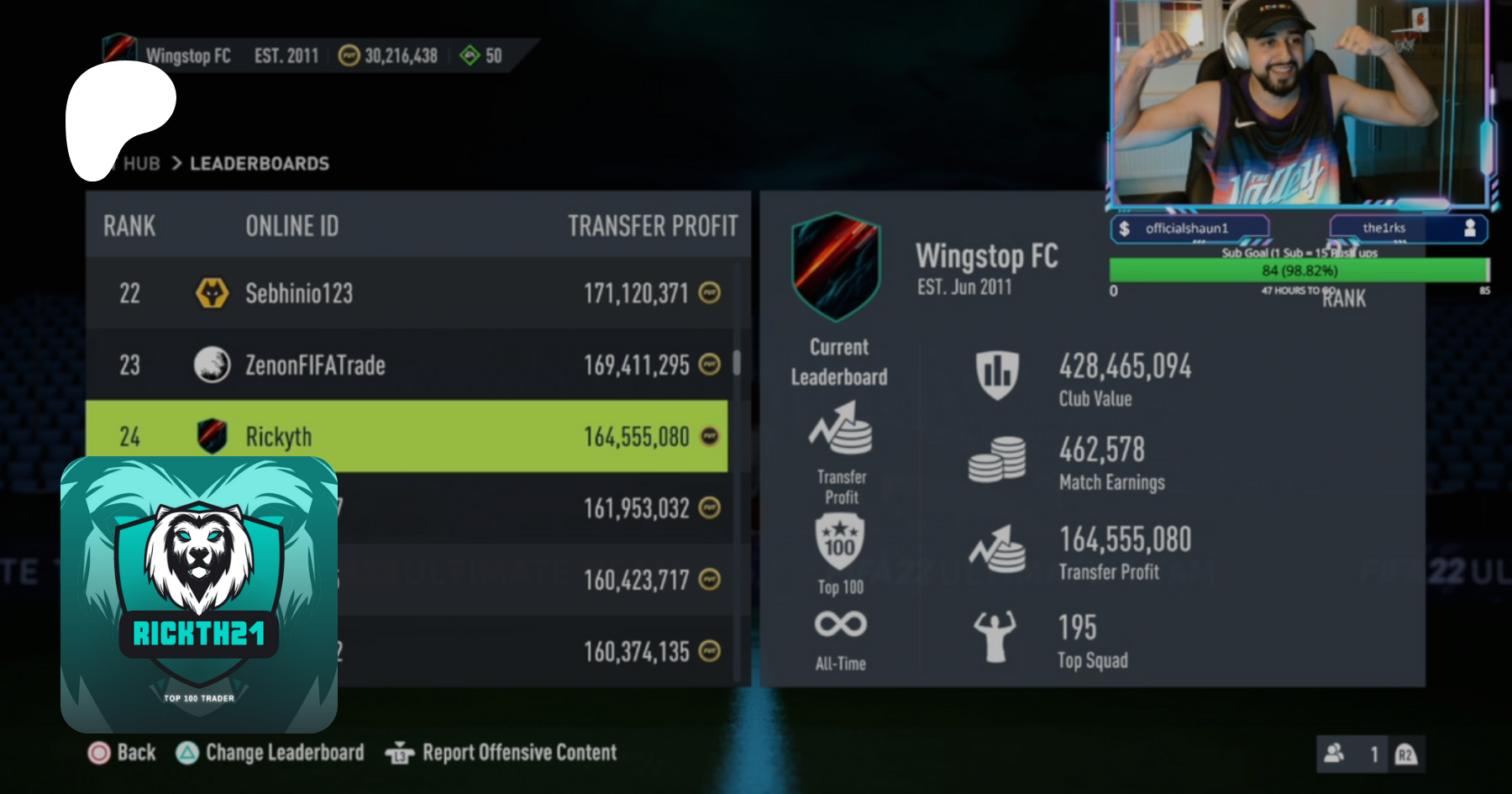
Task: Open the Rickth21 lion logo thumbnail
Action: 199,595
